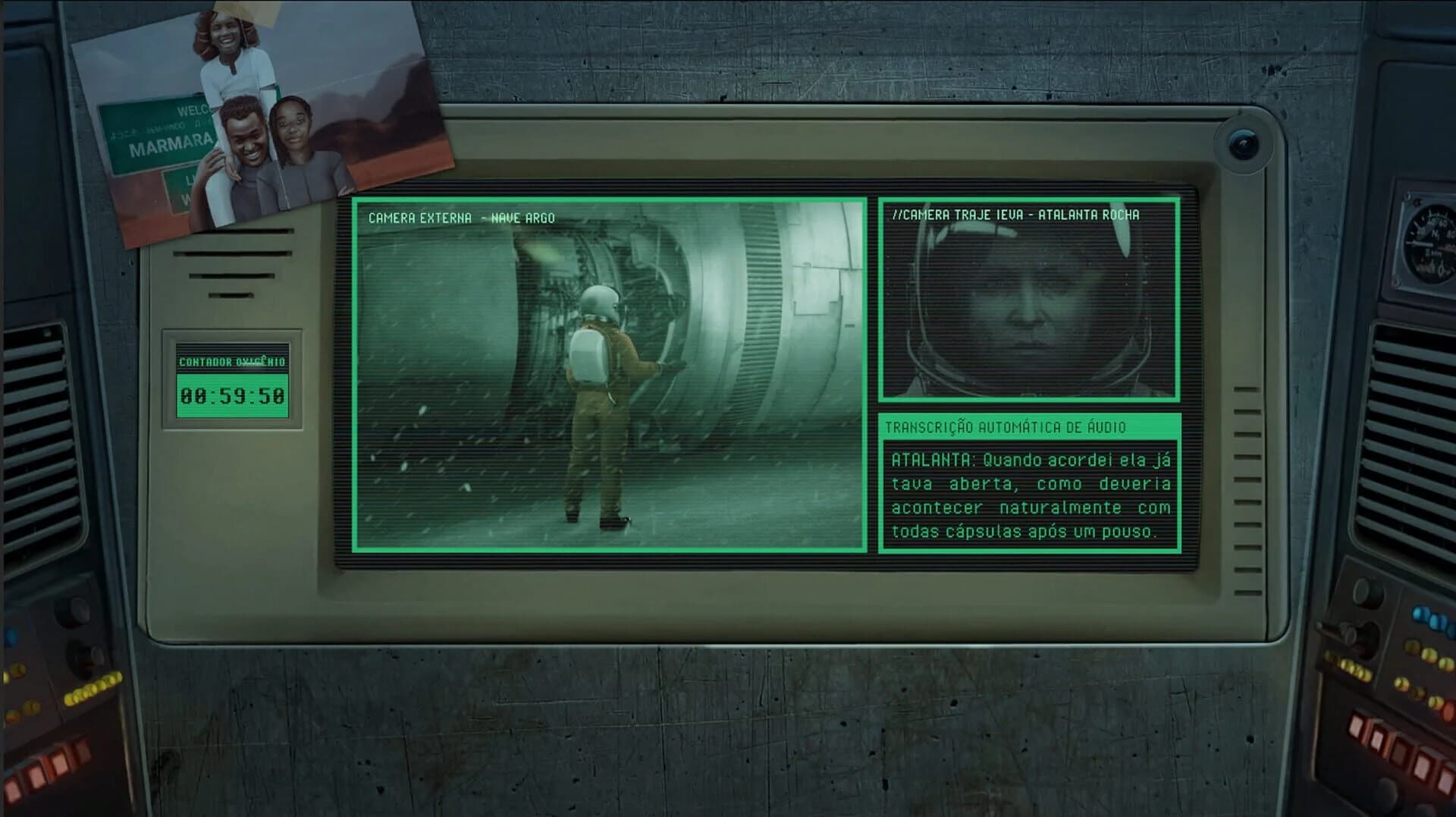Select the Camera Externa header label
Image resolution: width=1456 pixels, height=817 pixels.
coord(460,217)
